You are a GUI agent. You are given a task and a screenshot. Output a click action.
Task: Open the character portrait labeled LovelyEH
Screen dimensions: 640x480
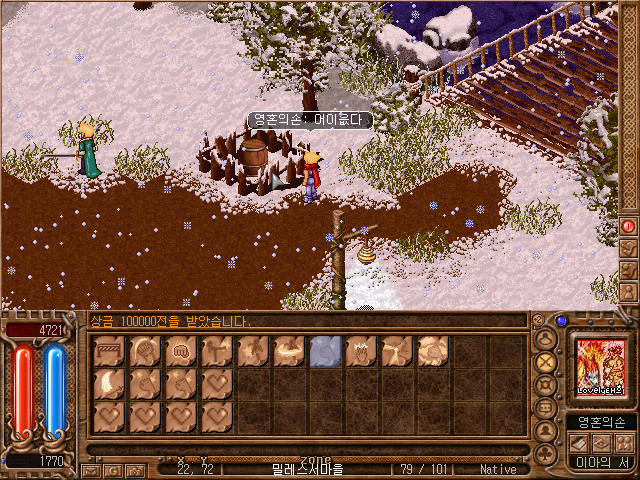point(601,368)
